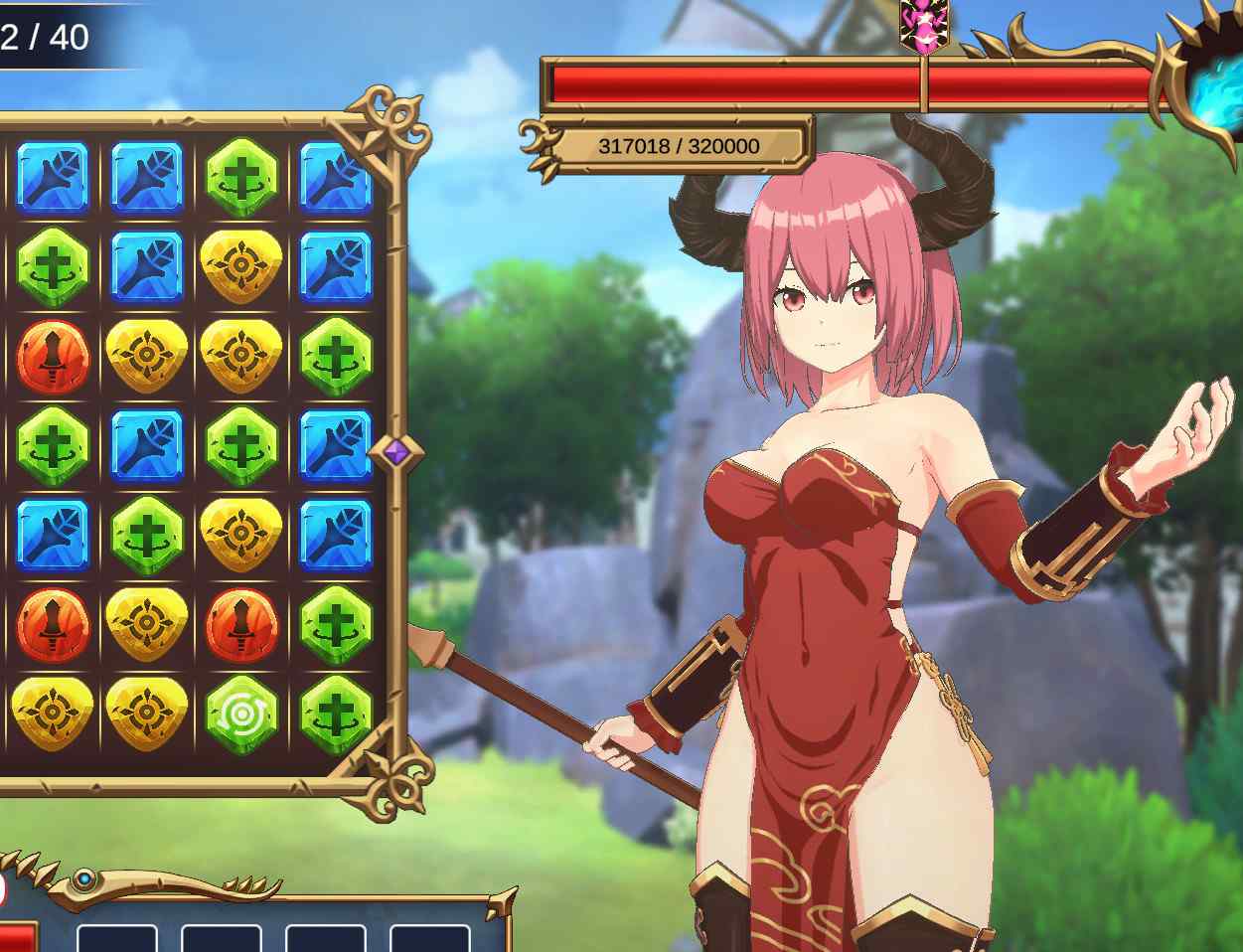The height and width of the screenshot is (952, 1243).
Task: Choose the red dagger tile above the green spiral
Action: tap(240, 624)
